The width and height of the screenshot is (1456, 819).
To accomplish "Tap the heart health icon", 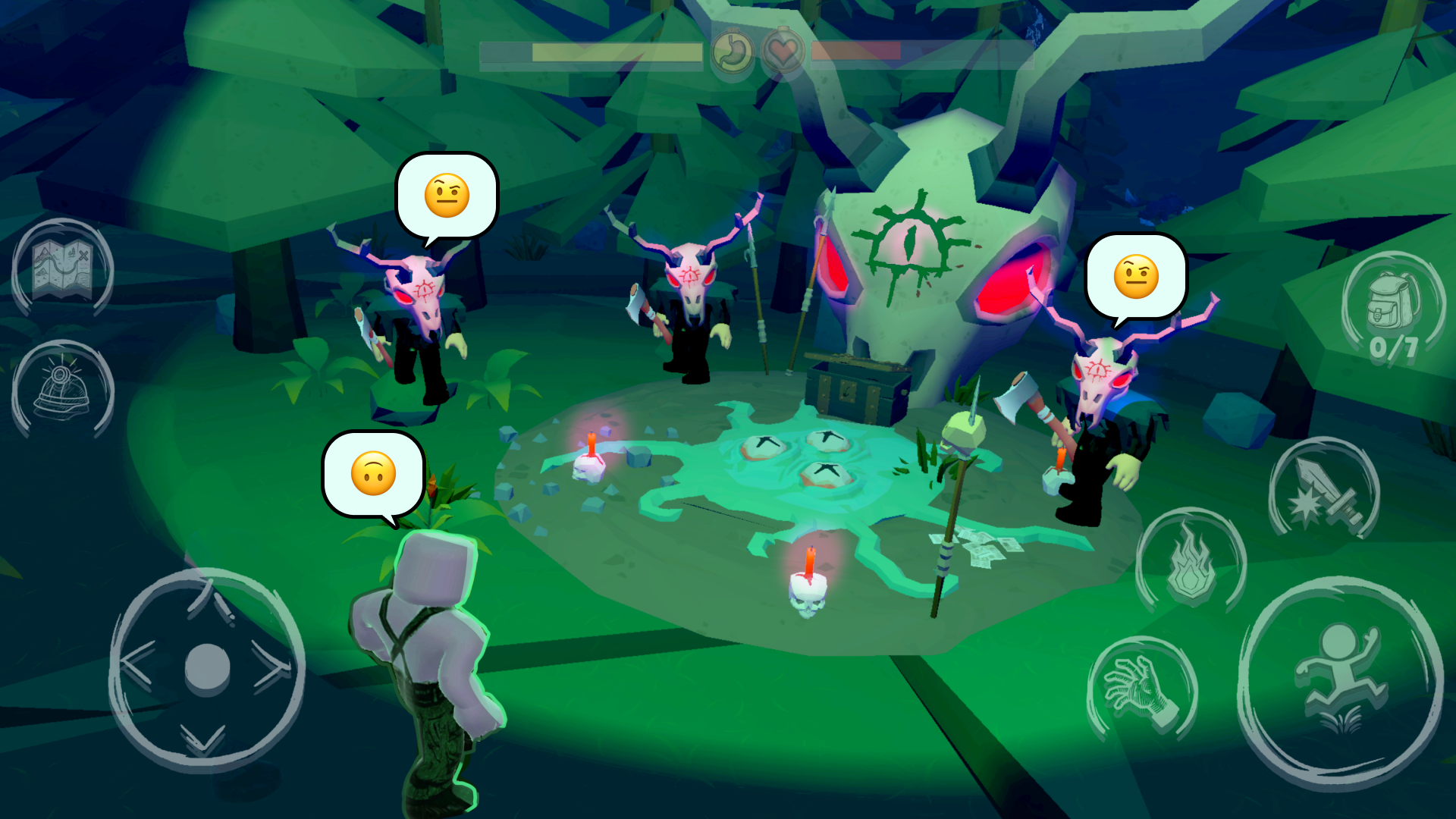I will pos(783,53).
